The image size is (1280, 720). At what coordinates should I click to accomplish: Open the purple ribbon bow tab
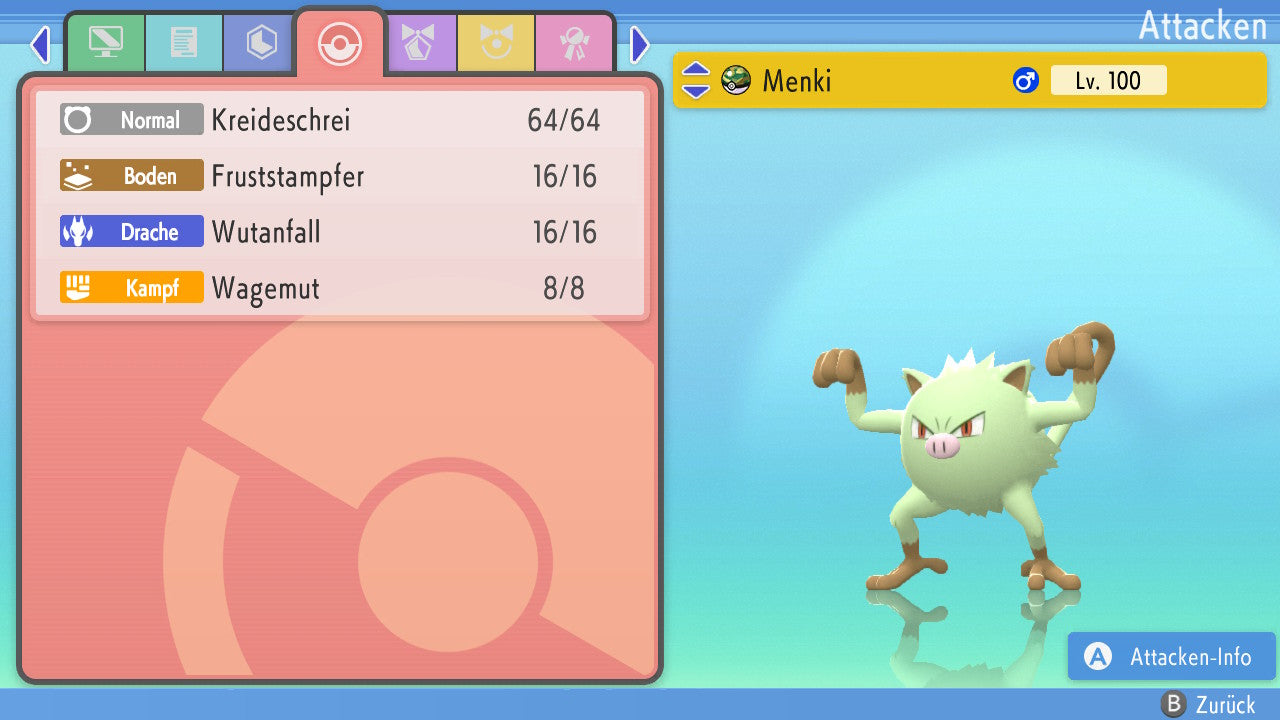(x=418, y=43)
